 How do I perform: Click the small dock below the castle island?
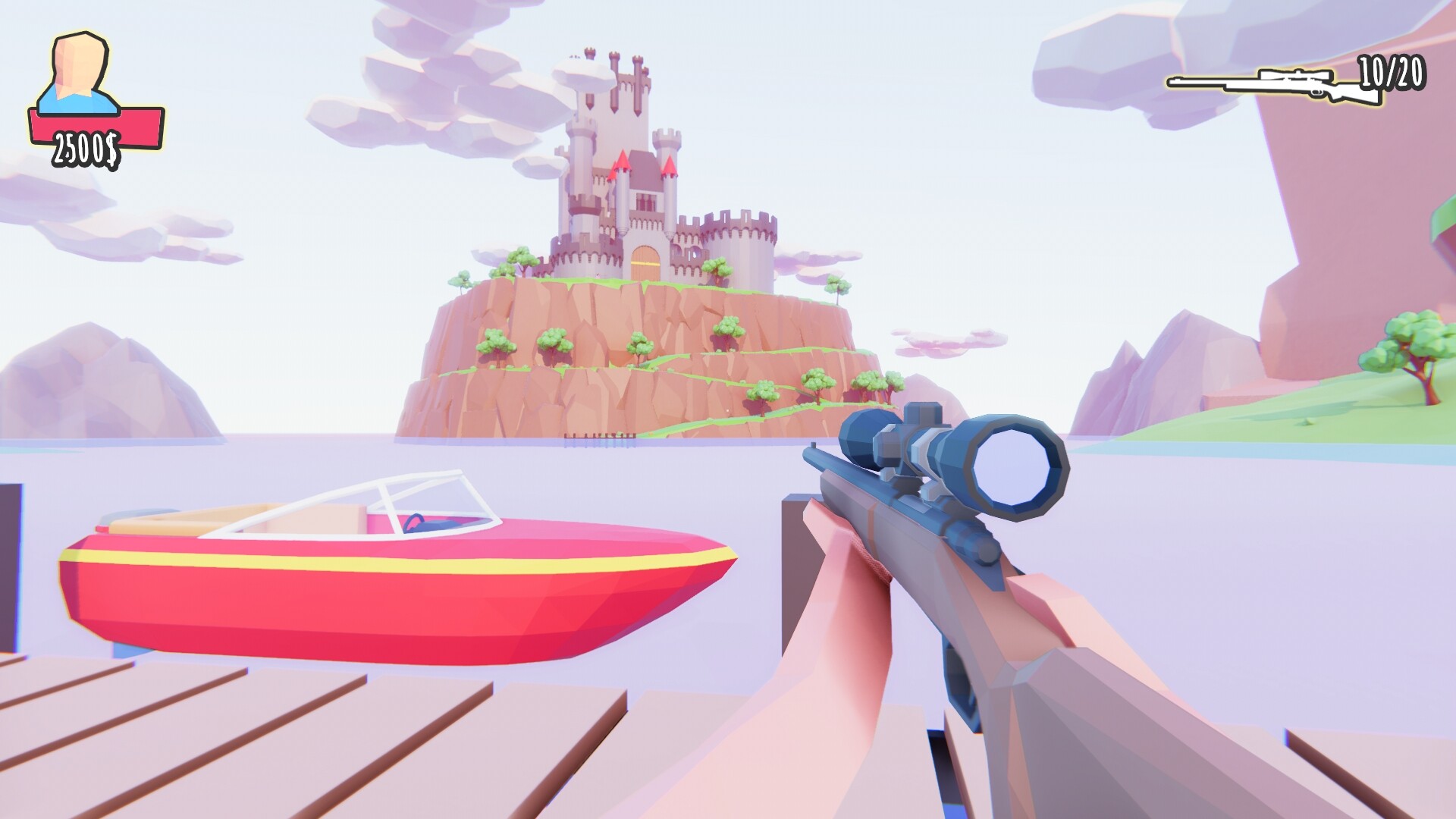[599, 438]
